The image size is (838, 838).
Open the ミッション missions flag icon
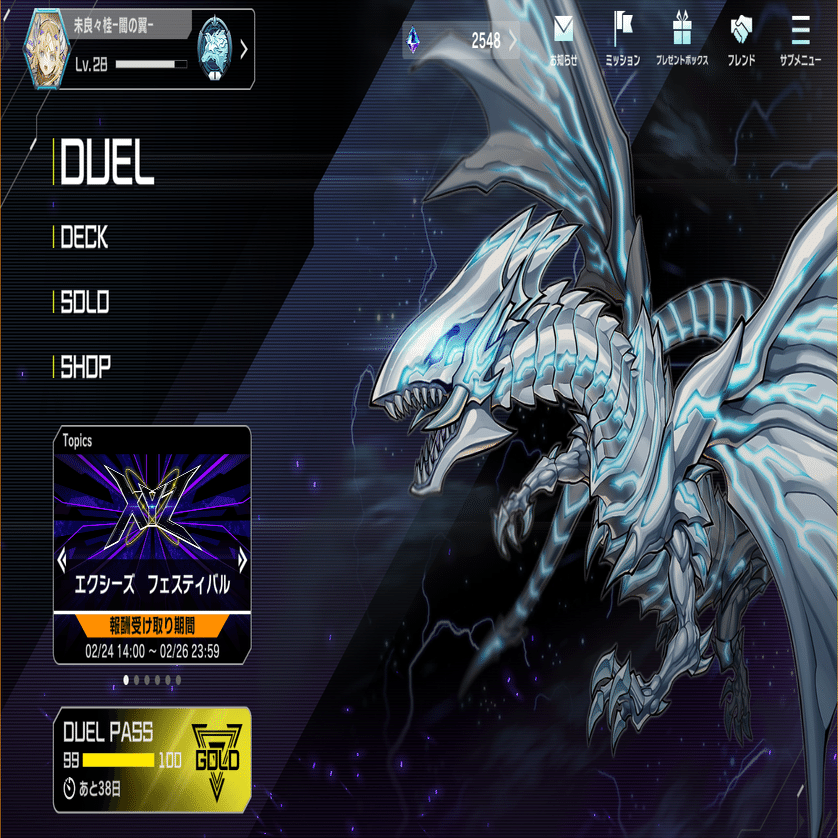coord(623,38)
